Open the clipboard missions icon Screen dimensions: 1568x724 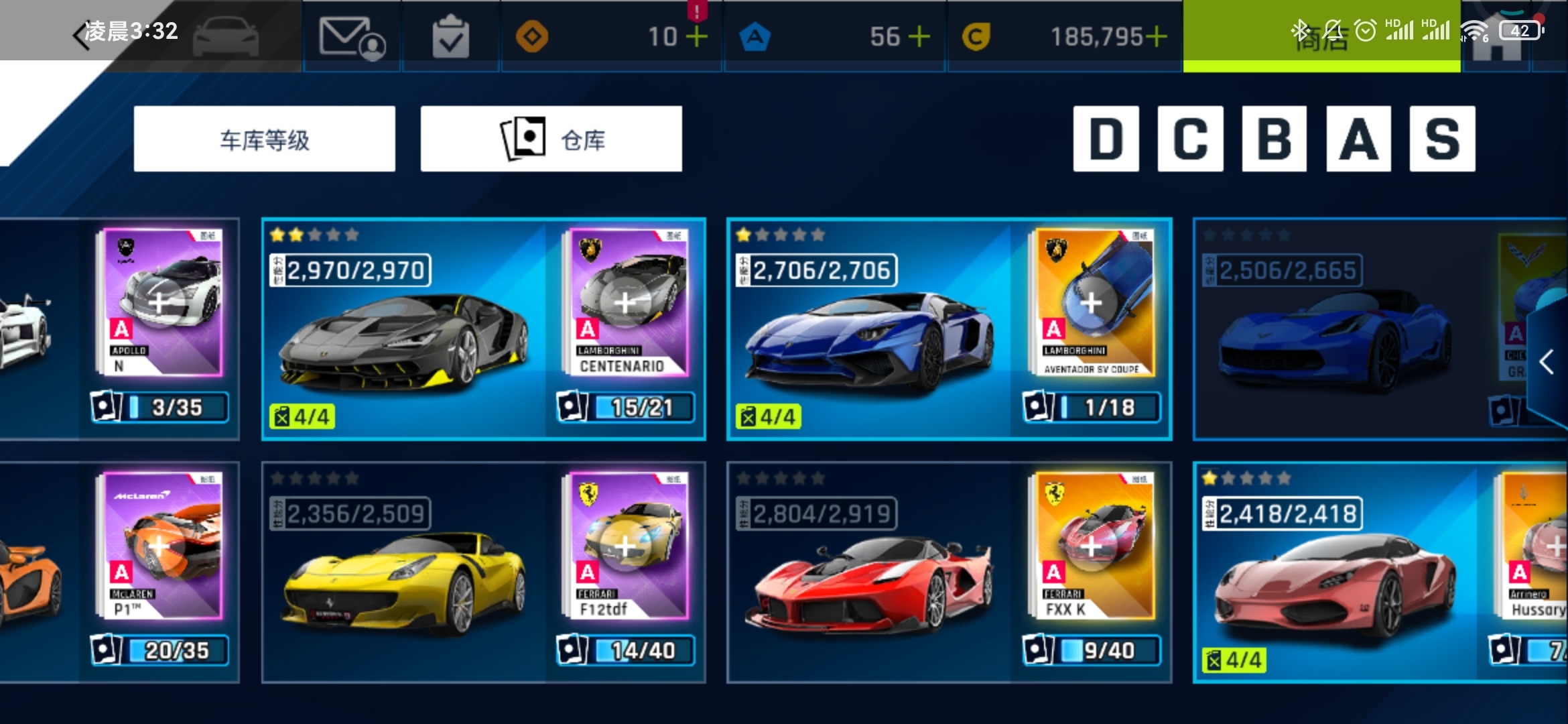[450, 38]
